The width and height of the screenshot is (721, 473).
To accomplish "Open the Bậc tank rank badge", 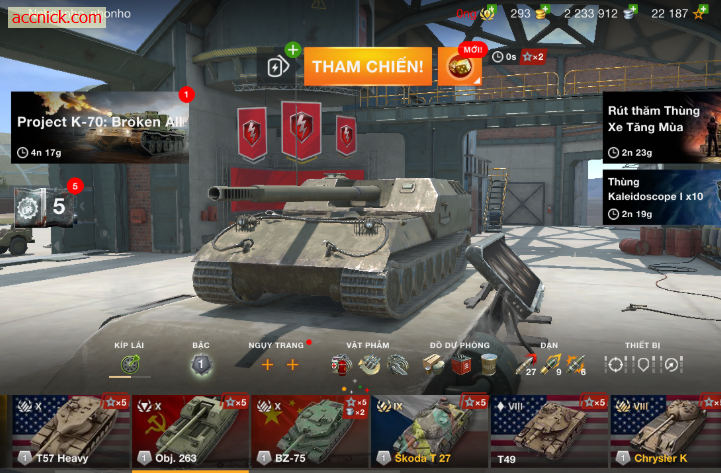I will pos(201,365).
